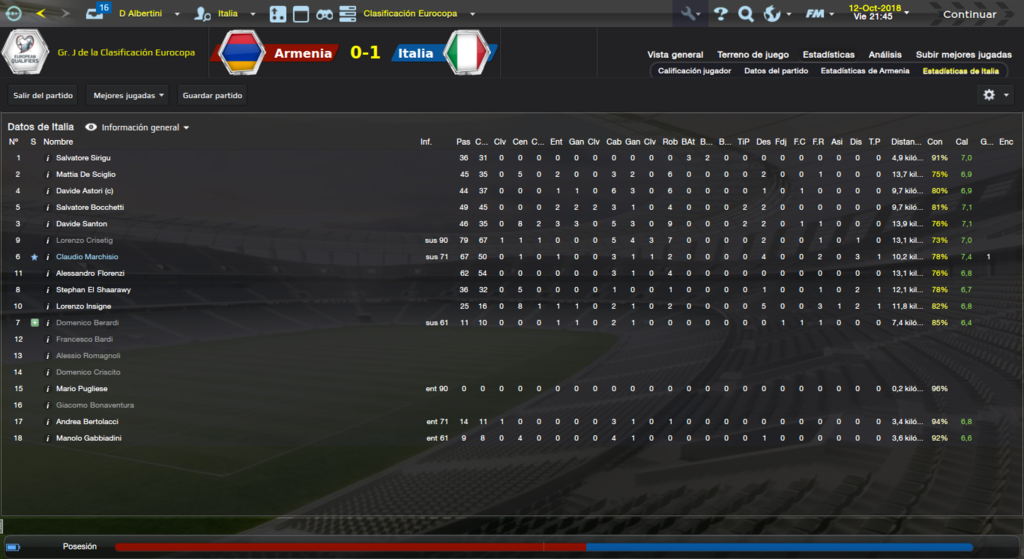Exit via Salir del partido

click(x=42, y=96)
